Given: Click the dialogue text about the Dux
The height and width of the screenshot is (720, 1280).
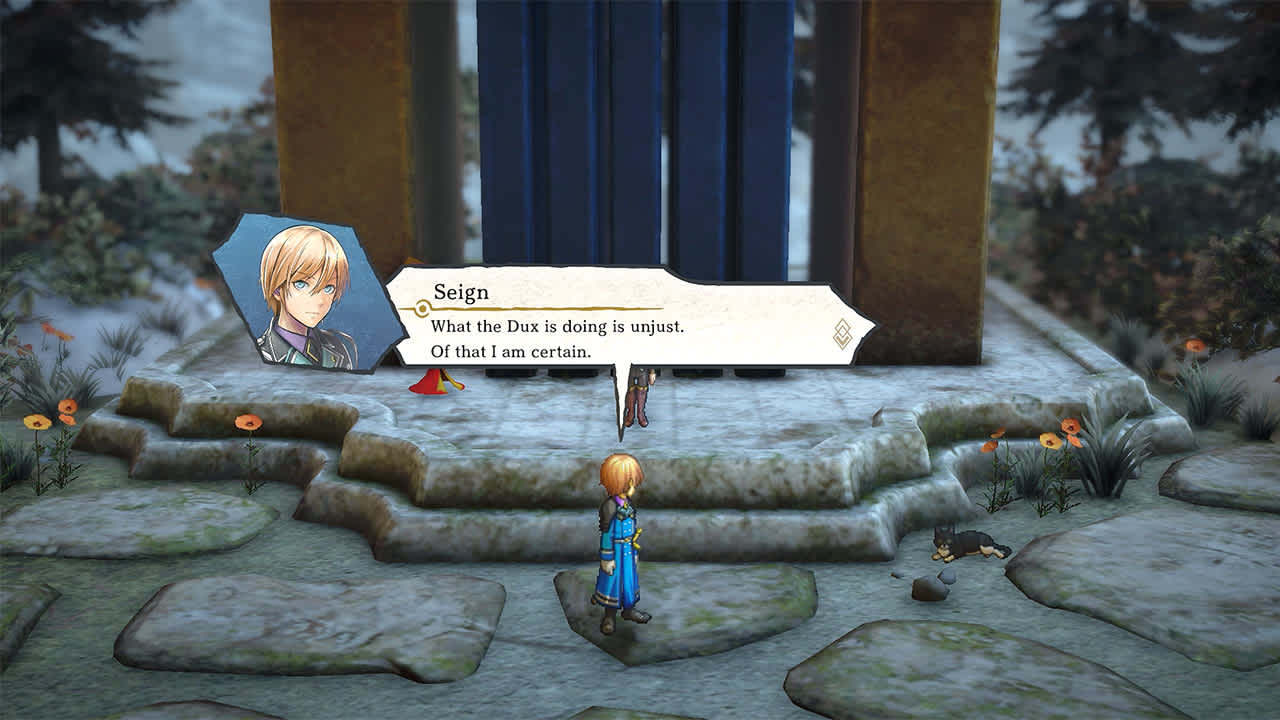Looking at the screenshot, I should click(560, 330).
